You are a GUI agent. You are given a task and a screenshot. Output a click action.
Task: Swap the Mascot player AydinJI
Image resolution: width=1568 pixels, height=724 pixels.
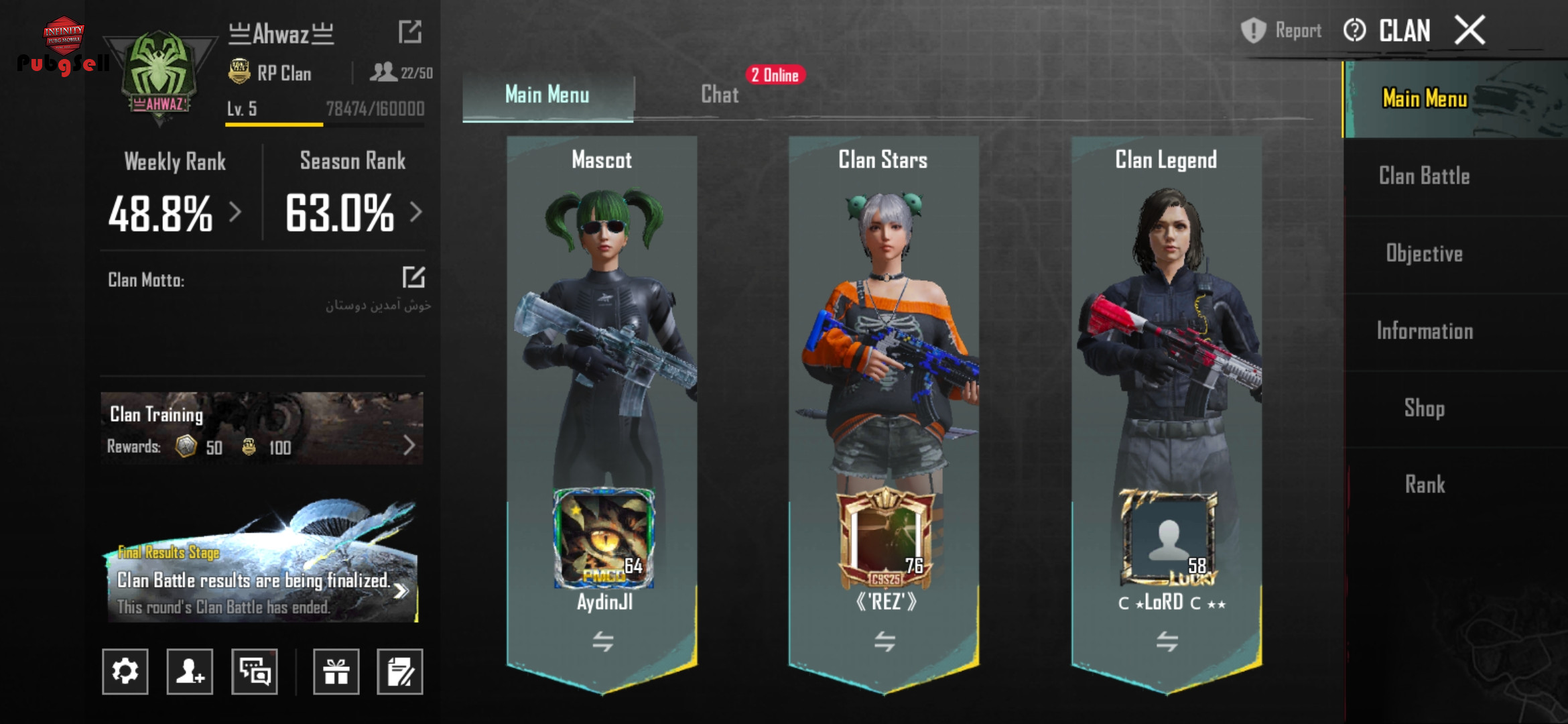click(x=602, y=642)
